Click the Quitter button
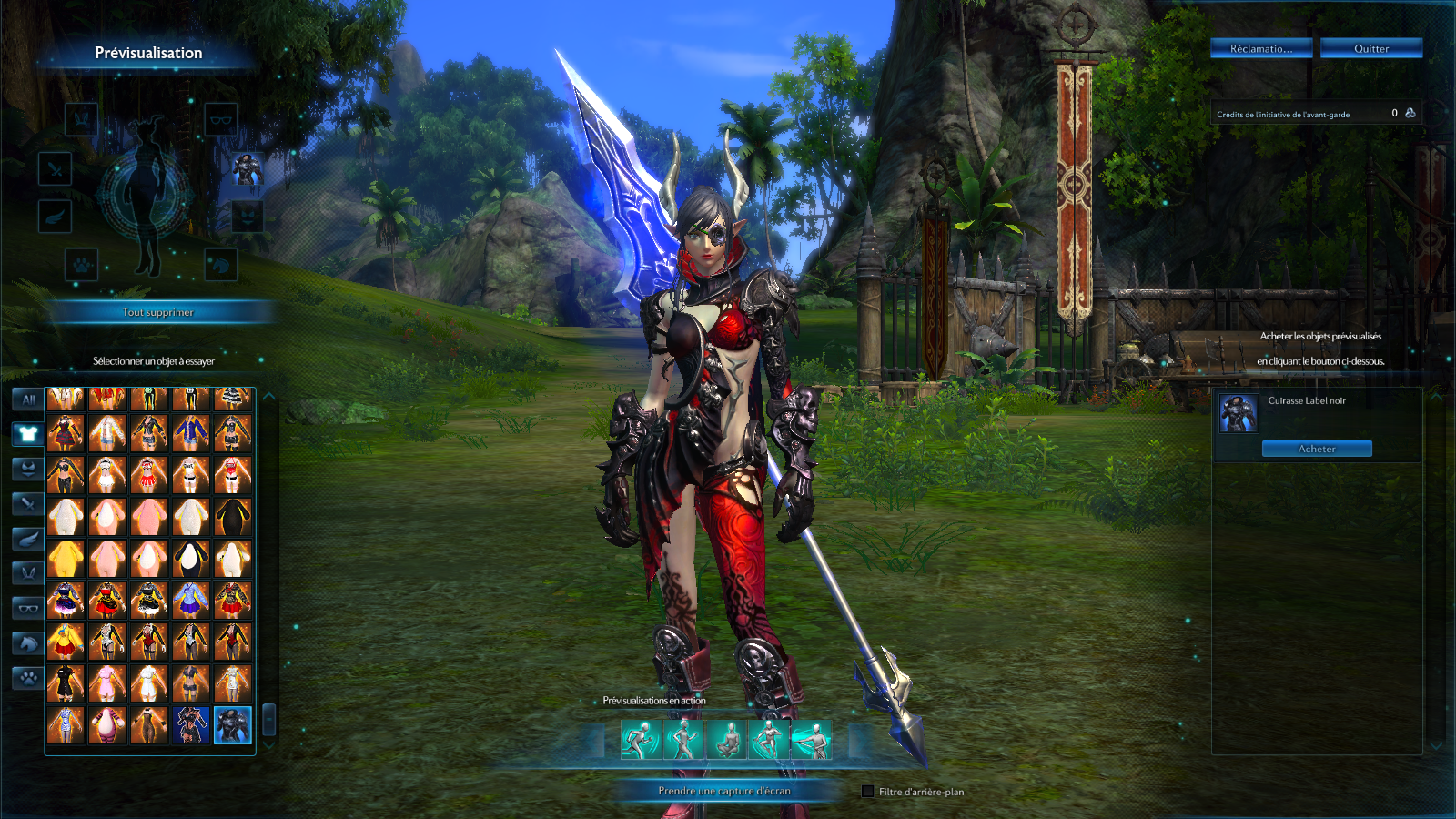1456x819 pixels. 1370,48
